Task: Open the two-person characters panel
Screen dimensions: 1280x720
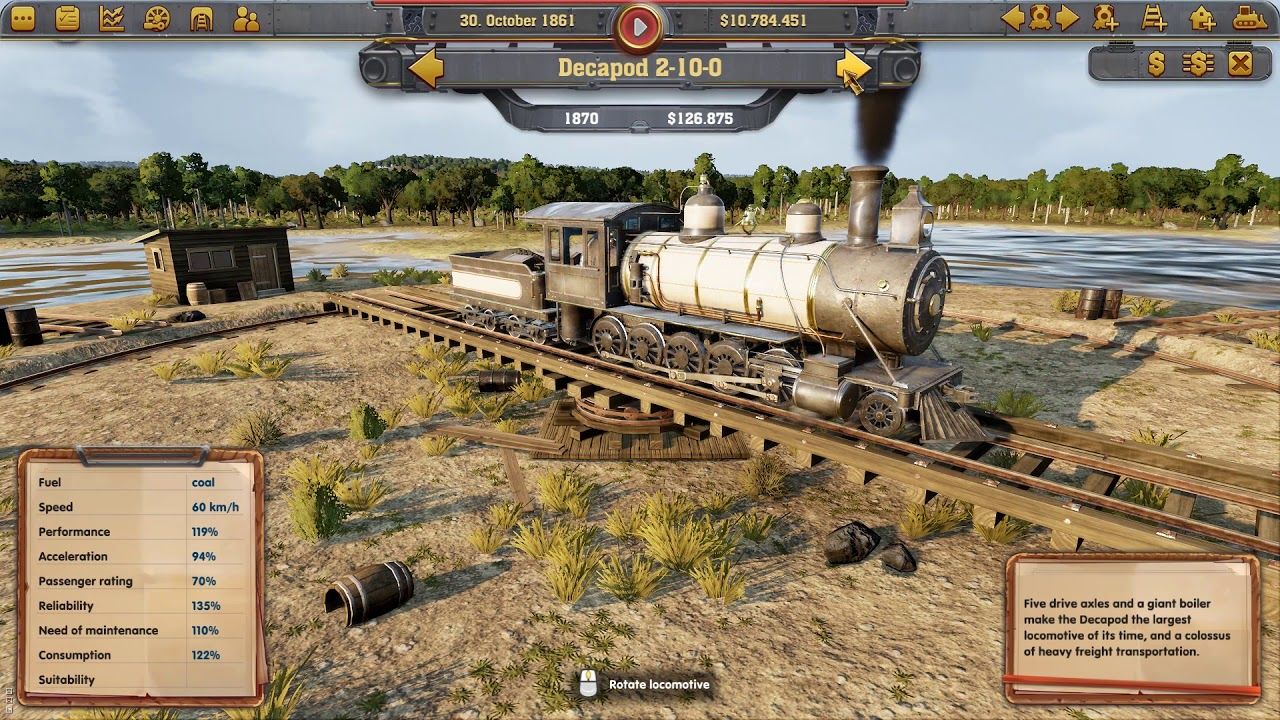Action: pos(246,18)
